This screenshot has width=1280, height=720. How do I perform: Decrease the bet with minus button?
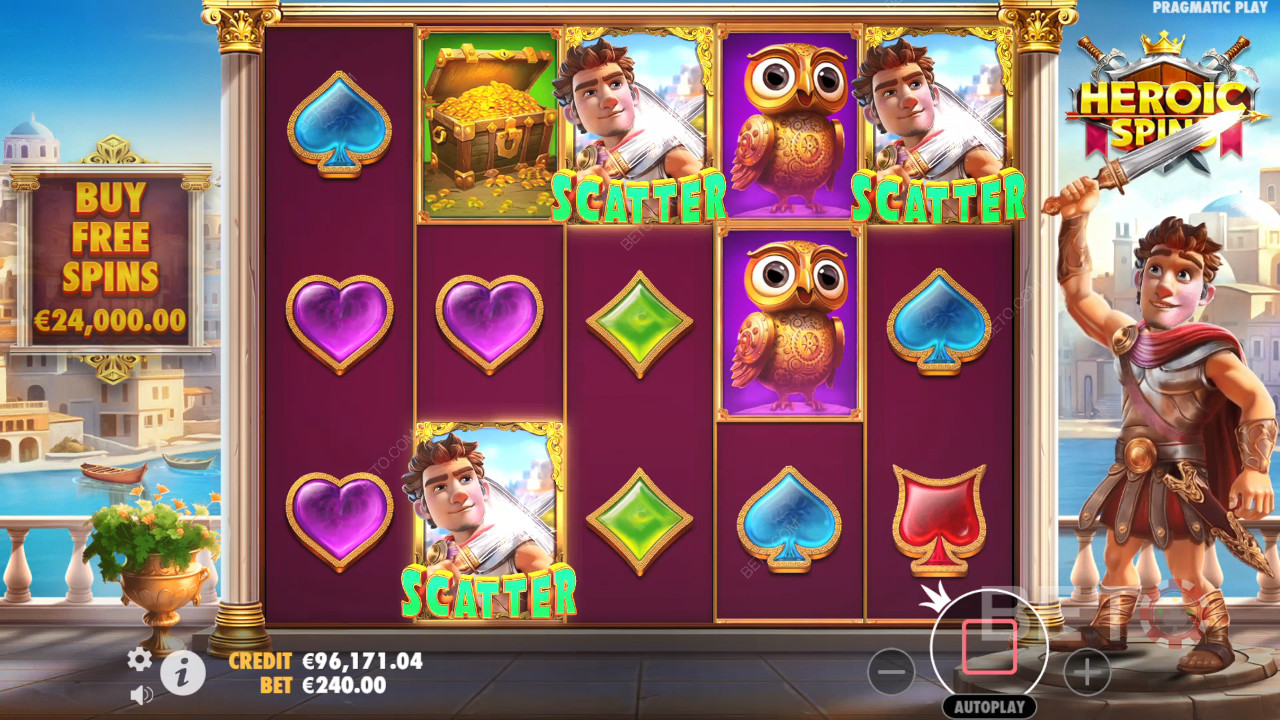pos(891,672)
